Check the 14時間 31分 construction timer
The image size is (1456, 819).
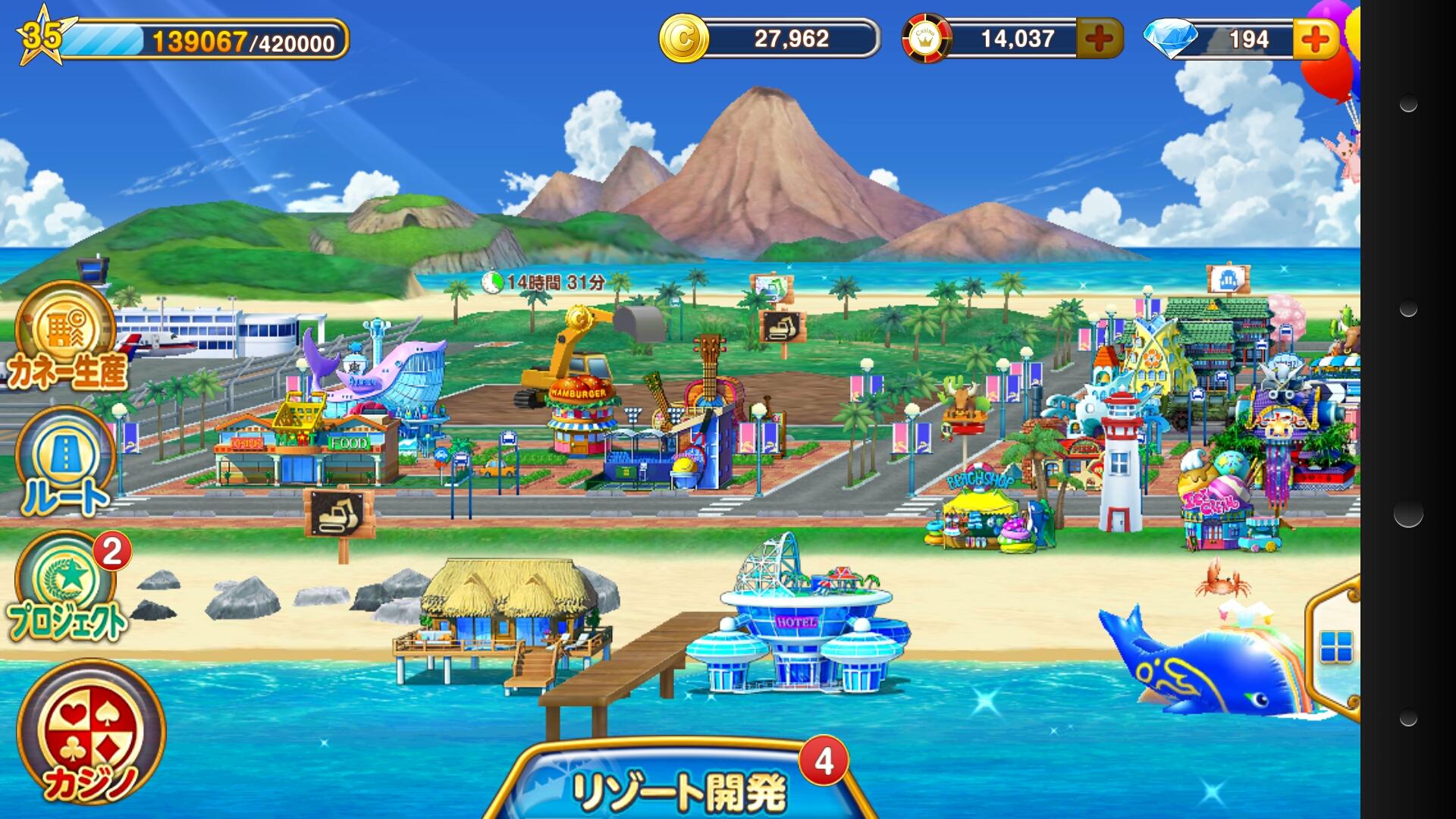click(546, 283)
